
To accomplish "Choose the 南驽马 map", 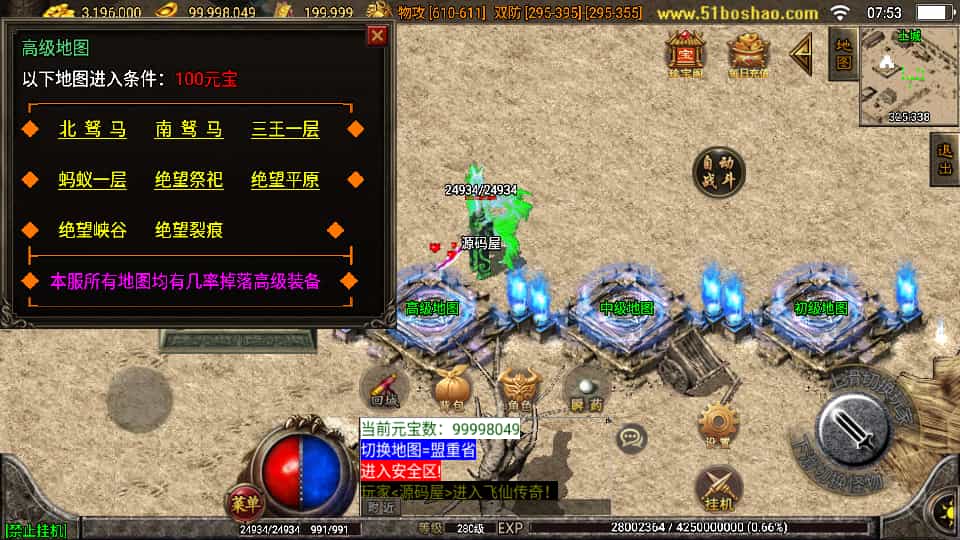I will 189,130.
